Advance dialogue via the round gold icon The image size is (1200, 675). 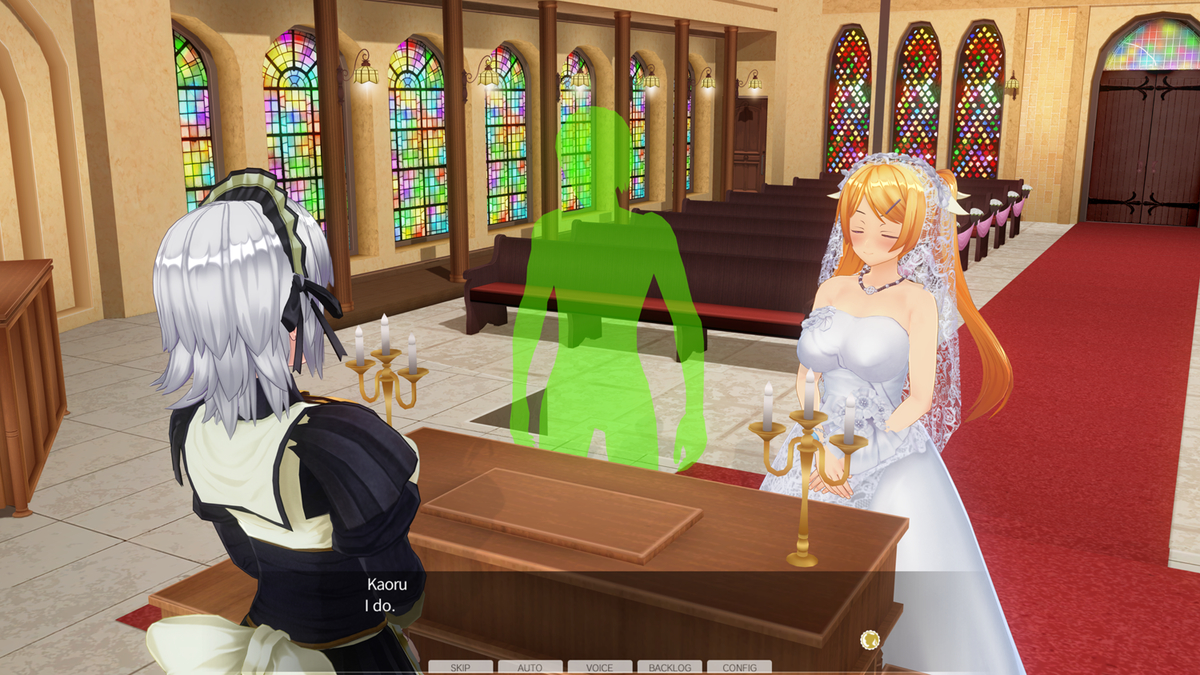869,639
